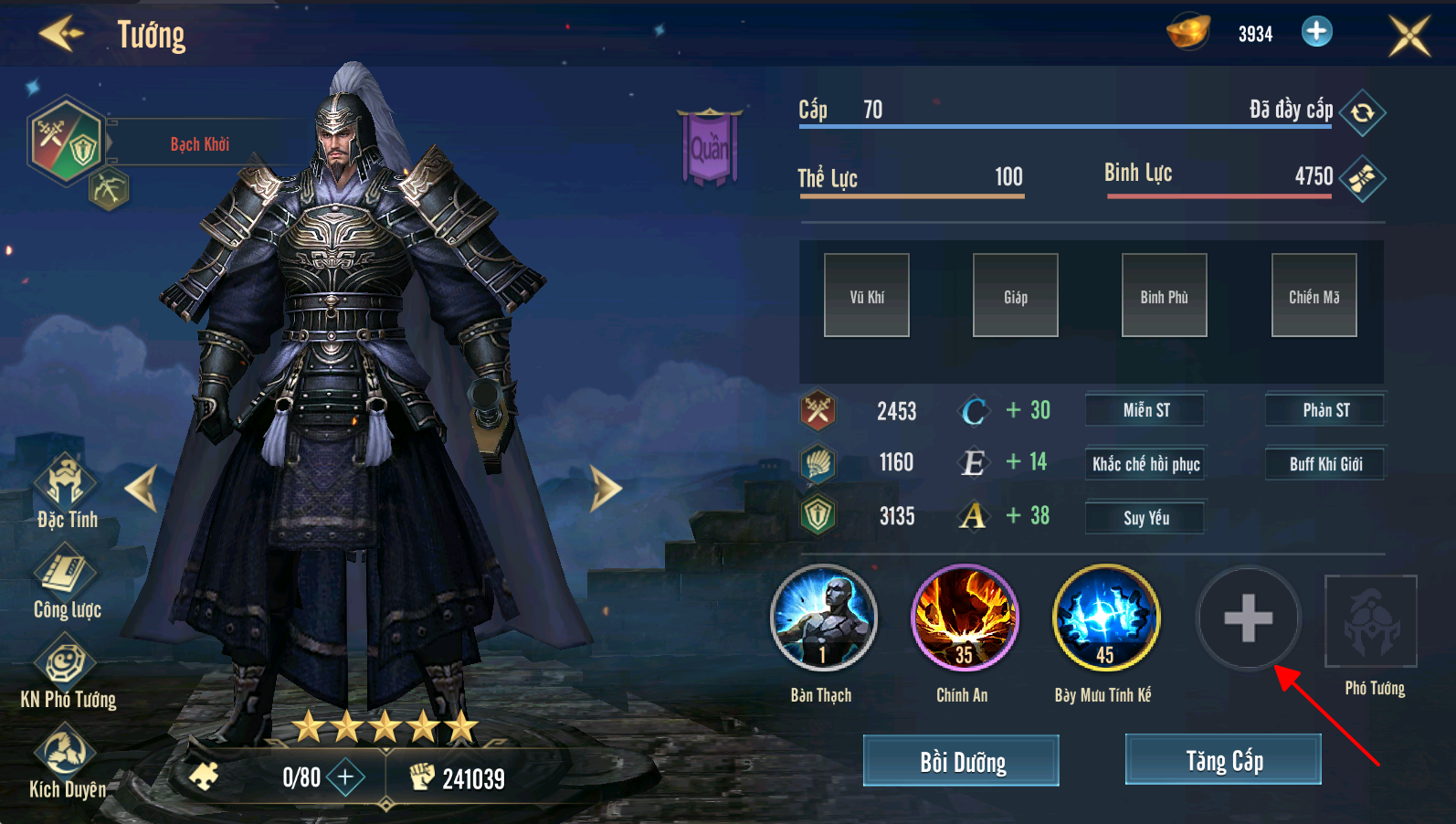
Task: View Kích Duyên bonds
Action: coord(66,760)
